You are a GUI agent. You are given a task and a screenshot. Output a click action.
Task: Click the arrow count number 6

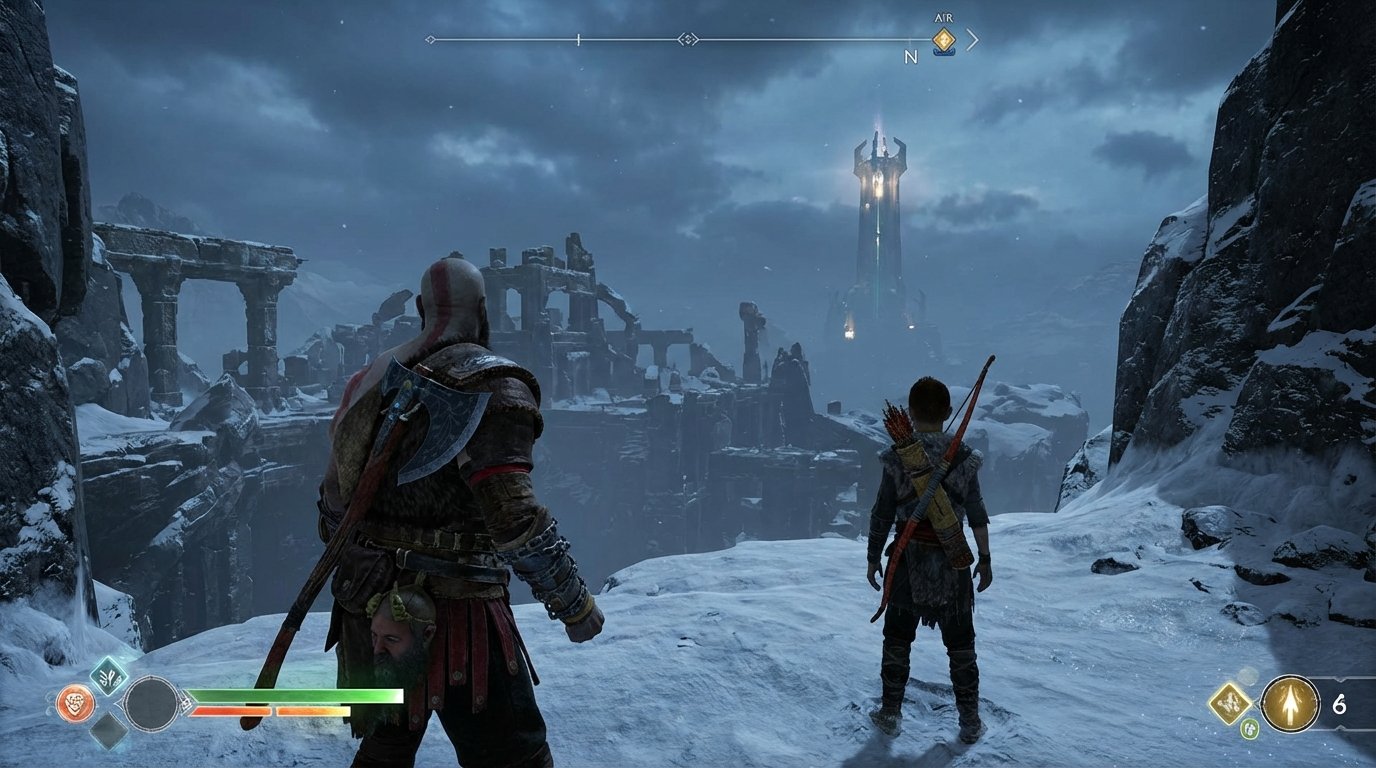point(1339,704)
